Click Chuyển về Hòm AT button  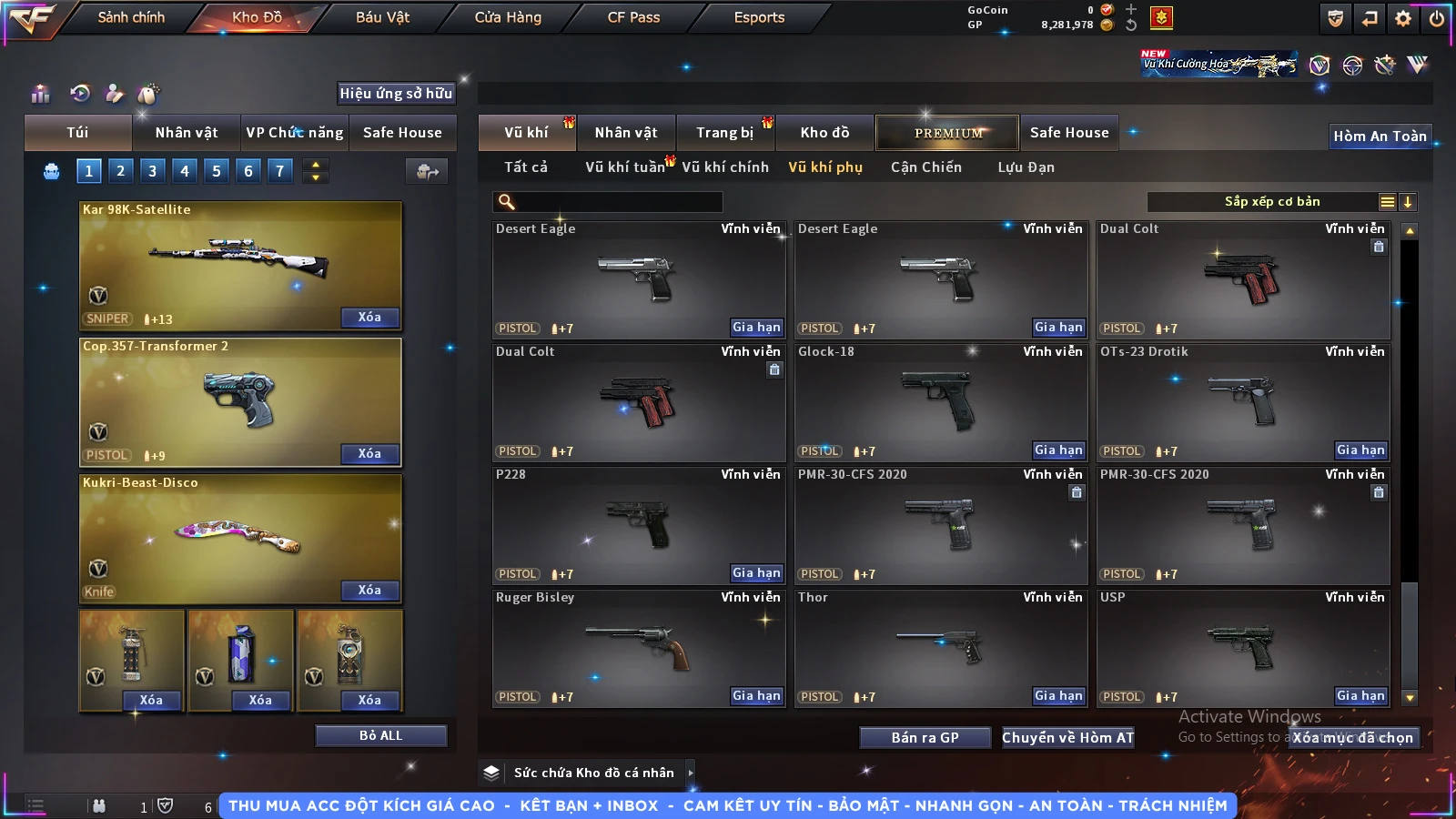coord(1067,738)
